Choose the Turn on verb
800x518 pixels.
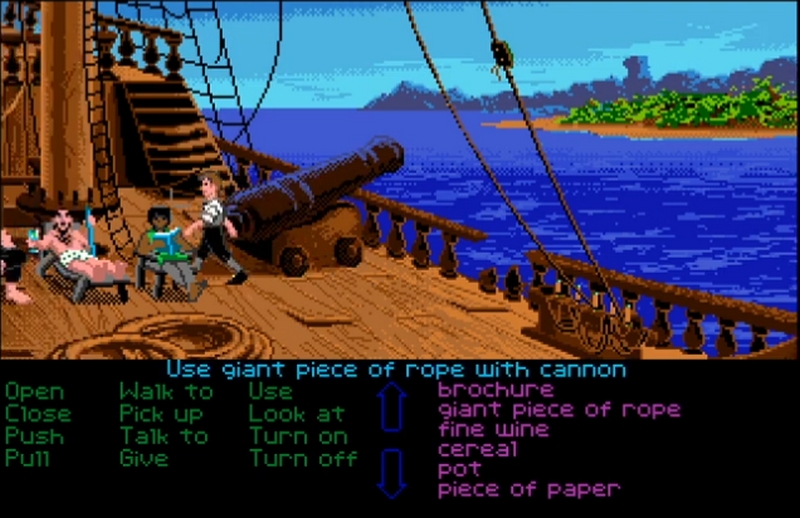tap(298, 436)
